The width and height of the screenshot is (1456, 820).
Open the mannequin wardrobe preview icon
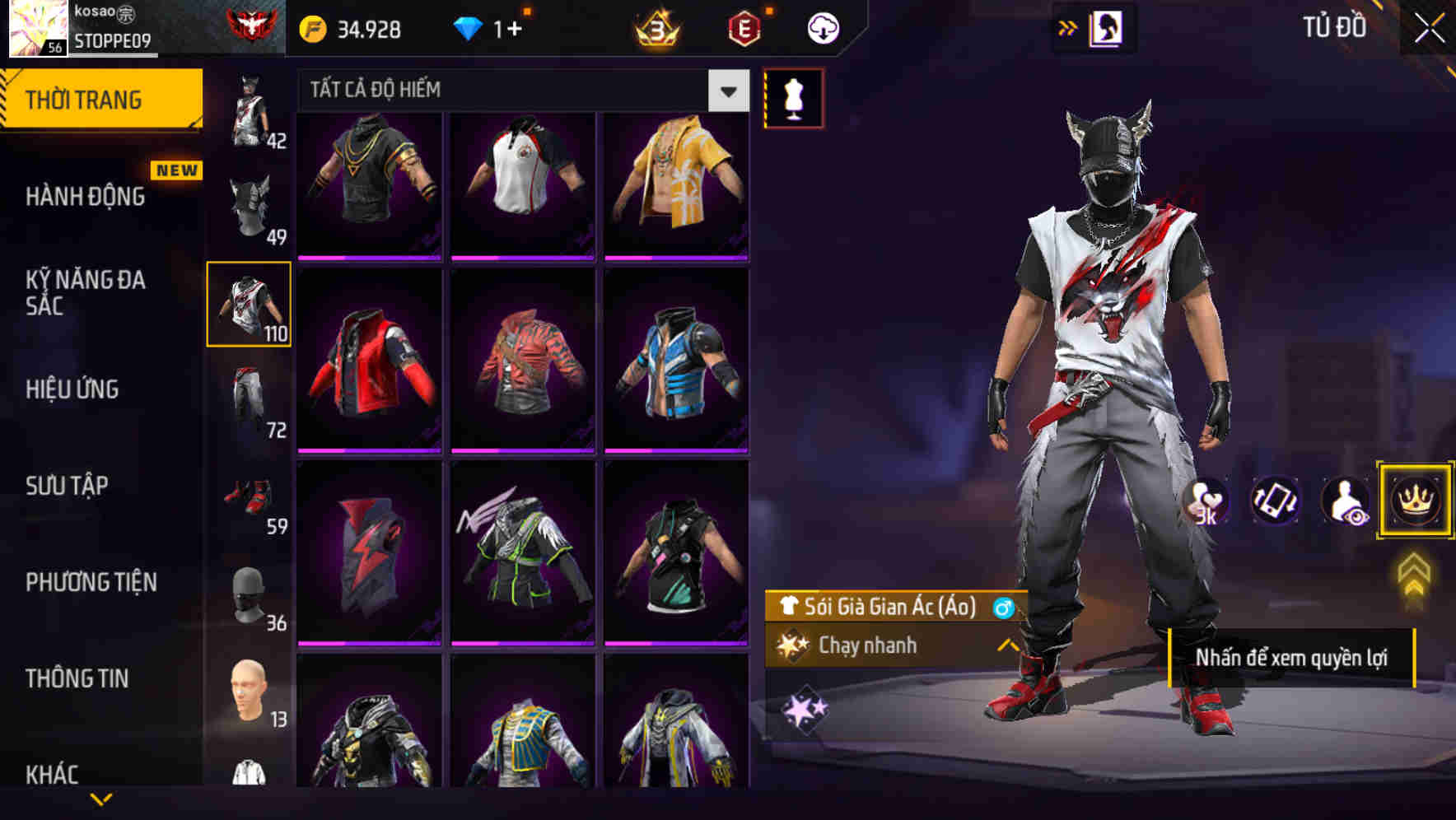(x=793, y=96)
